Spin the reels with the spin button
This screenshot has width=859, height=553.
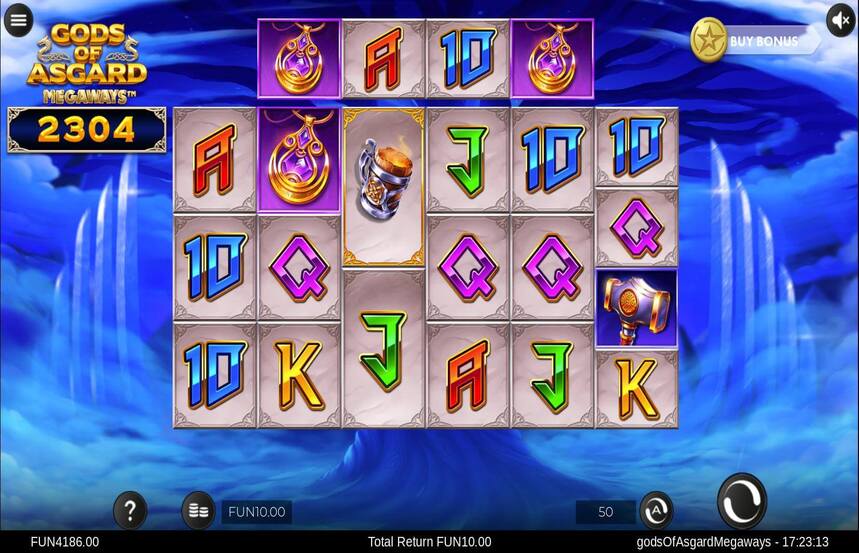(x=742, y=501)
